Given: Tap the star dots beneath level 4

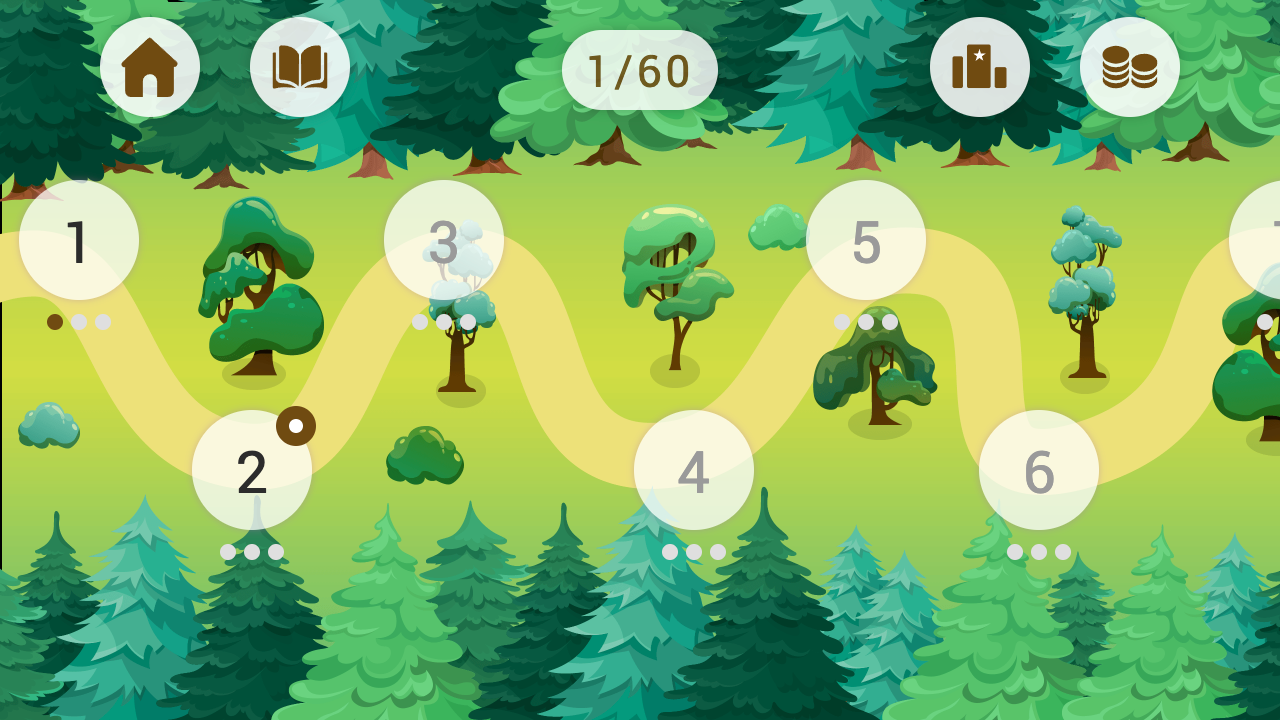Looking at the screenshot, I should (x=692, y=550).
